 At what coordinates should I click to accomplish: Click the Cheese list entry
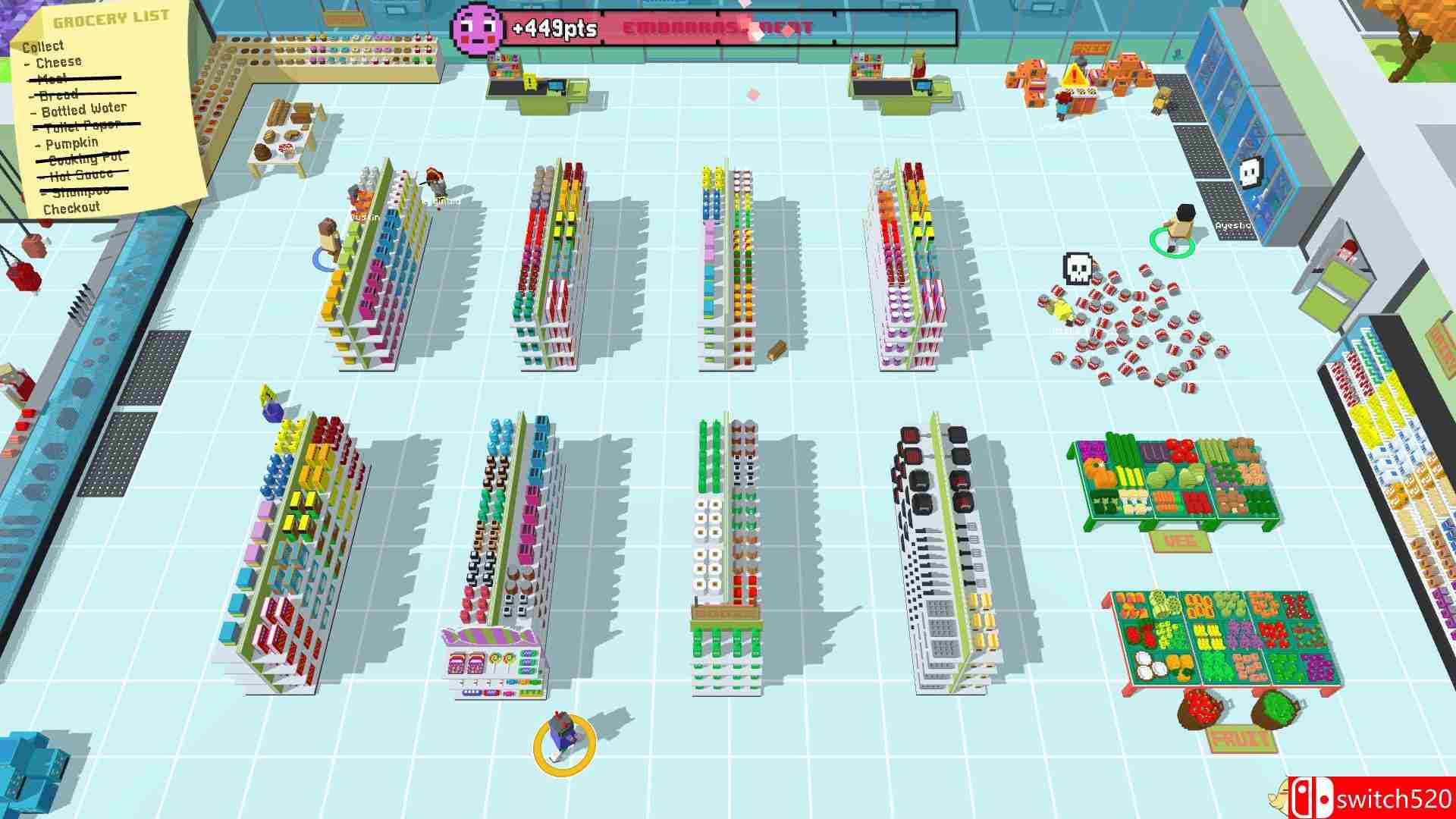(x=61, y=61)
